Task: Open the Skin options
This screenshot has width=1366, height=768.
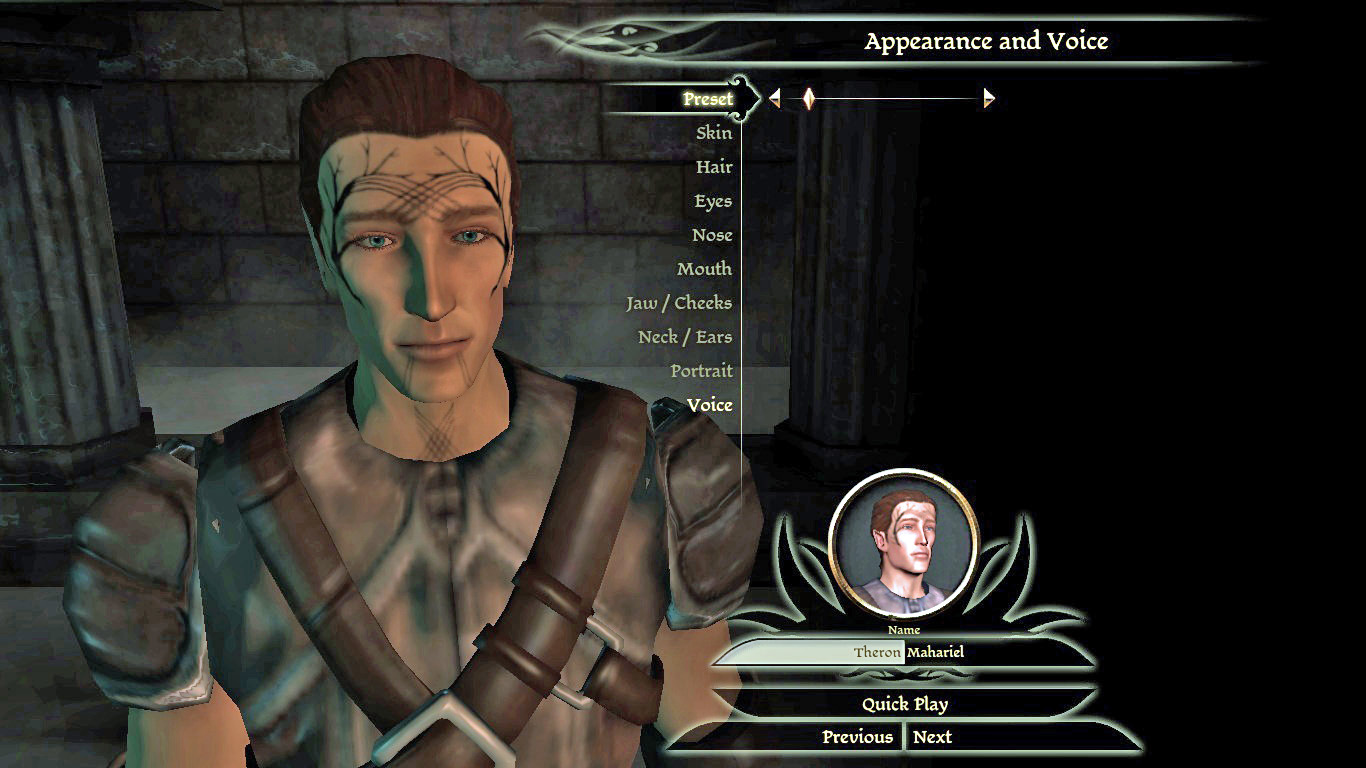Action: click(x=714, y=133)
